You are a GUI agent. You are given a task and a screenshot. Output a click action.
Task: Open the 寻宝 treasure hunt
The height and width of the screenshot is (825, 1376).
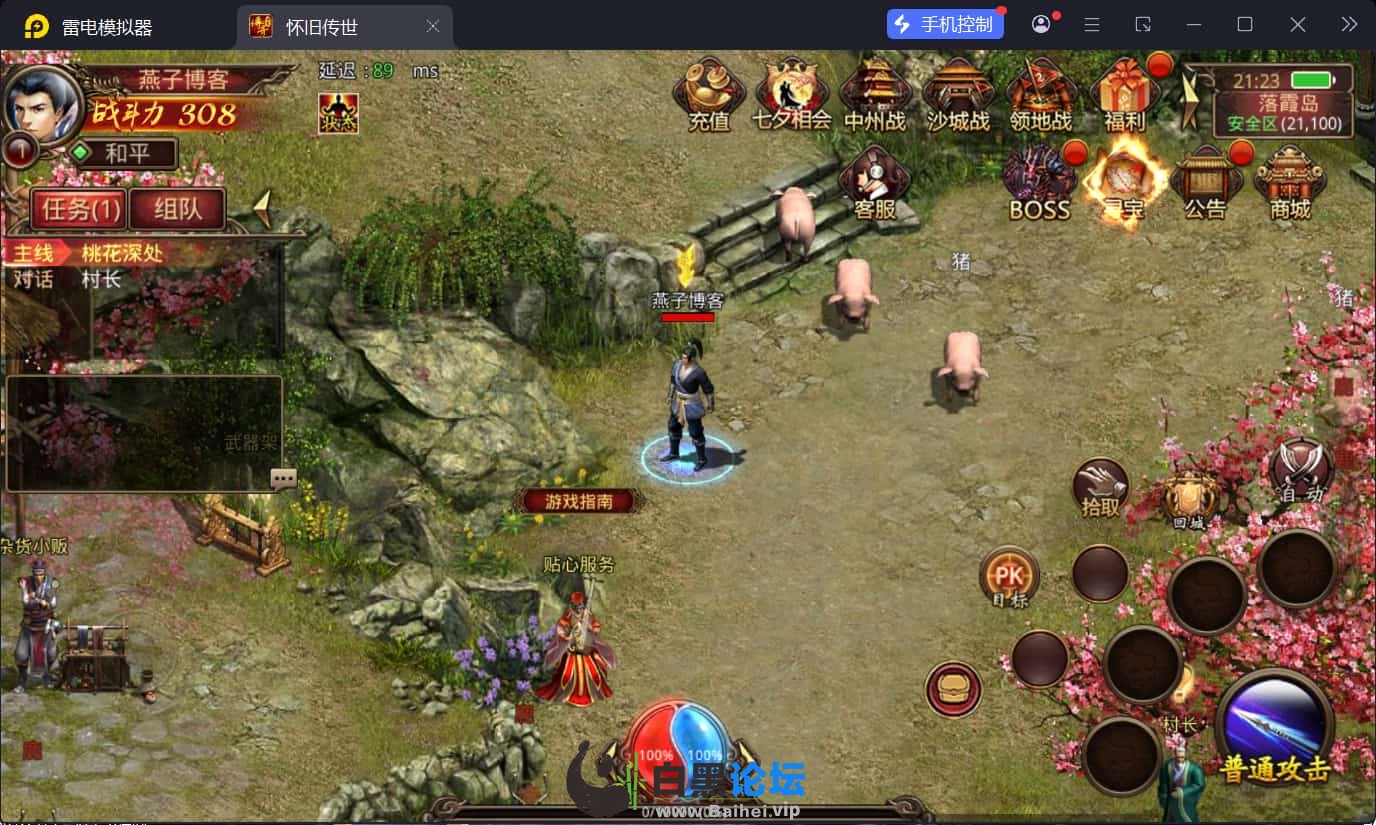tap(1124, 183)
